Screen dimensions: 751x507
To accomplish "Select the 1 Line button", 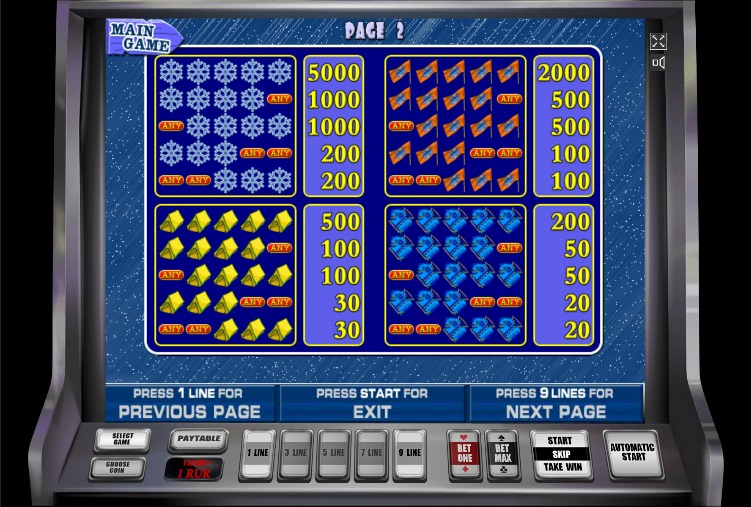I will click(259, 455).
